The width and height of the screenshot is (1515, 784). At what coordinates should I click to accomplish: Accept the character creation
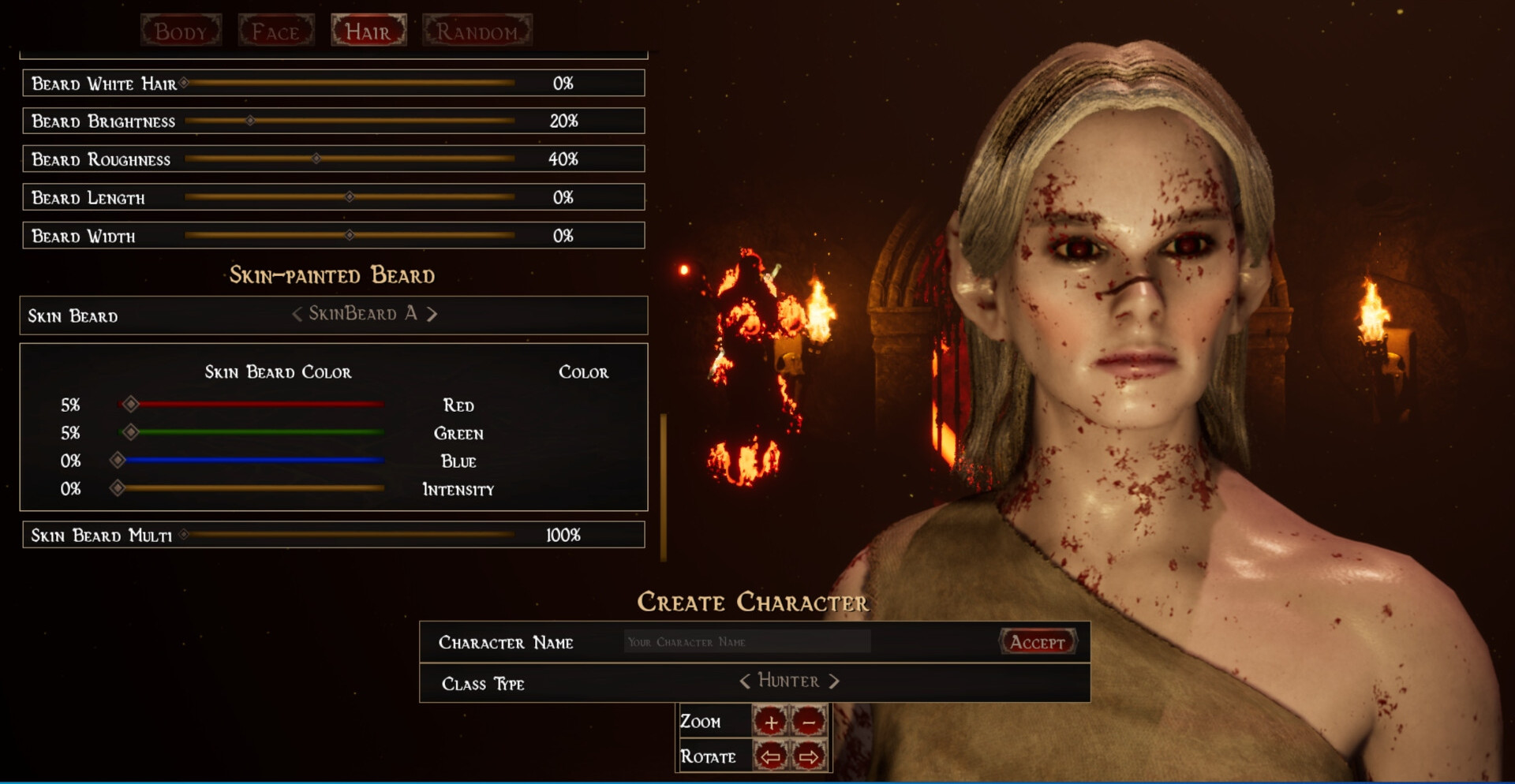tap(1038, 642)
